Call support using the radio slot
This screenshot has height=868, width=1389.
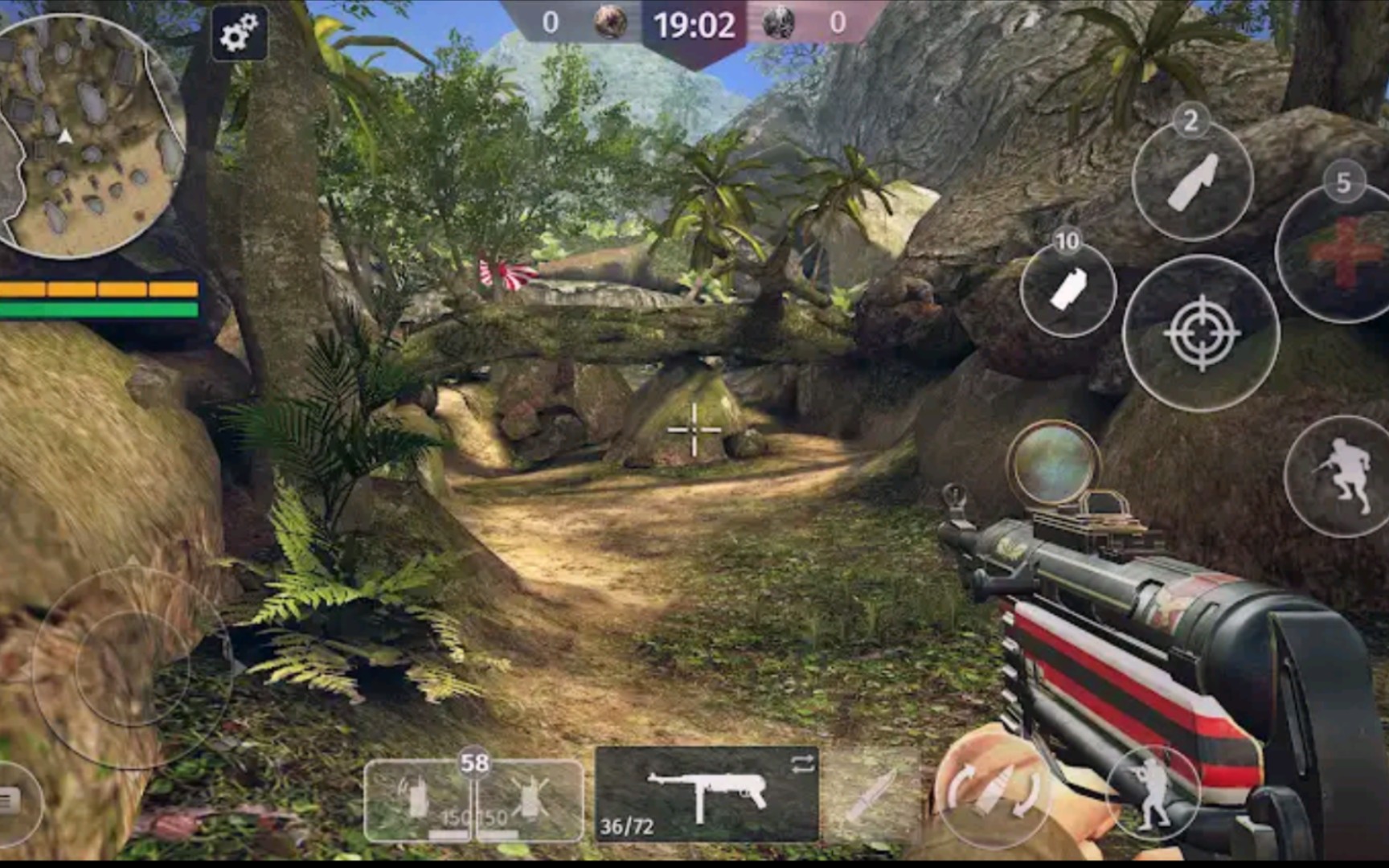(417, 800)
